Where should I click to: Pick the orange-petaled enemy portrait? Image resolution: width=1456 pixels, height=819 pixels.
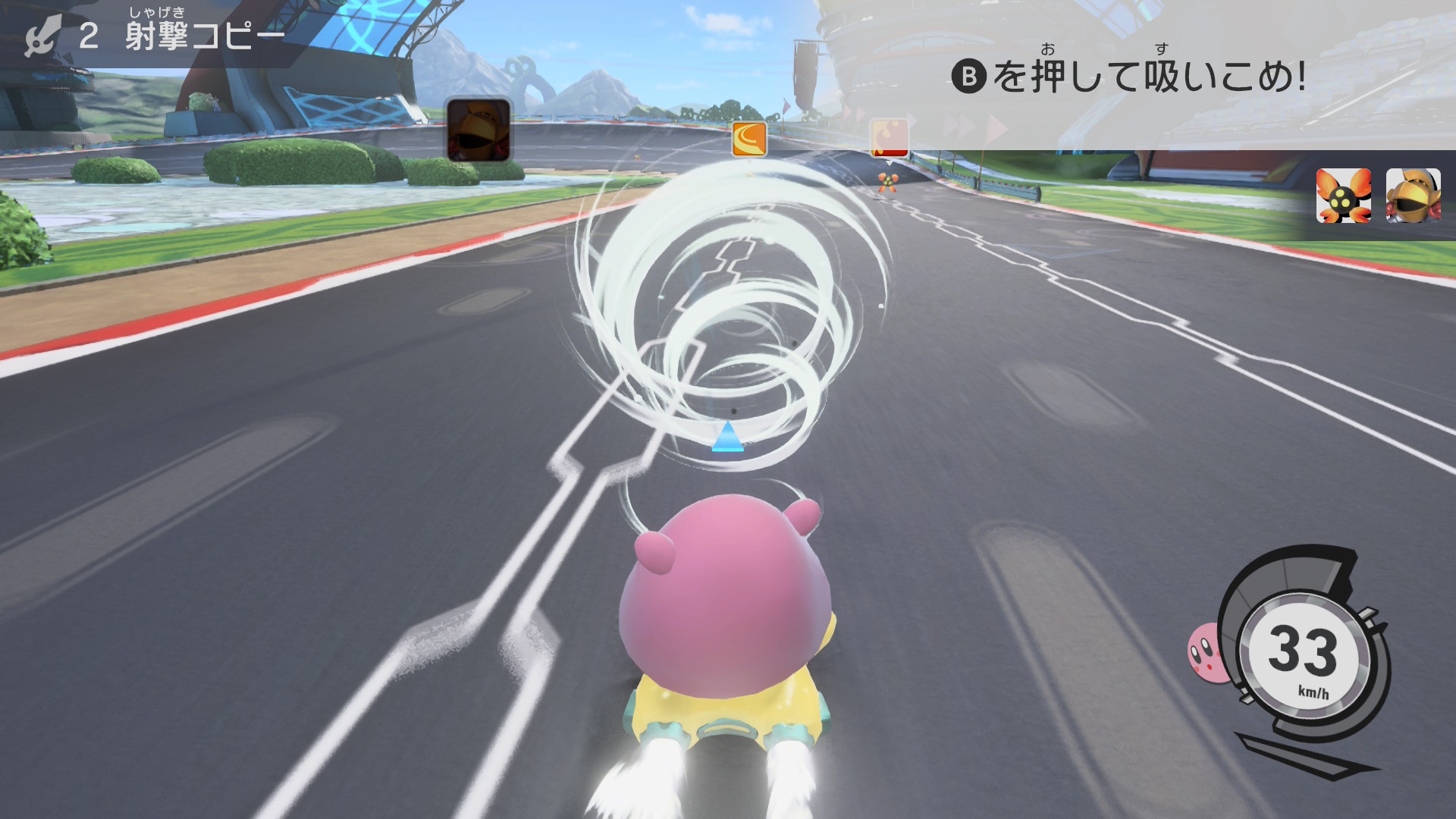[1343, 196]
